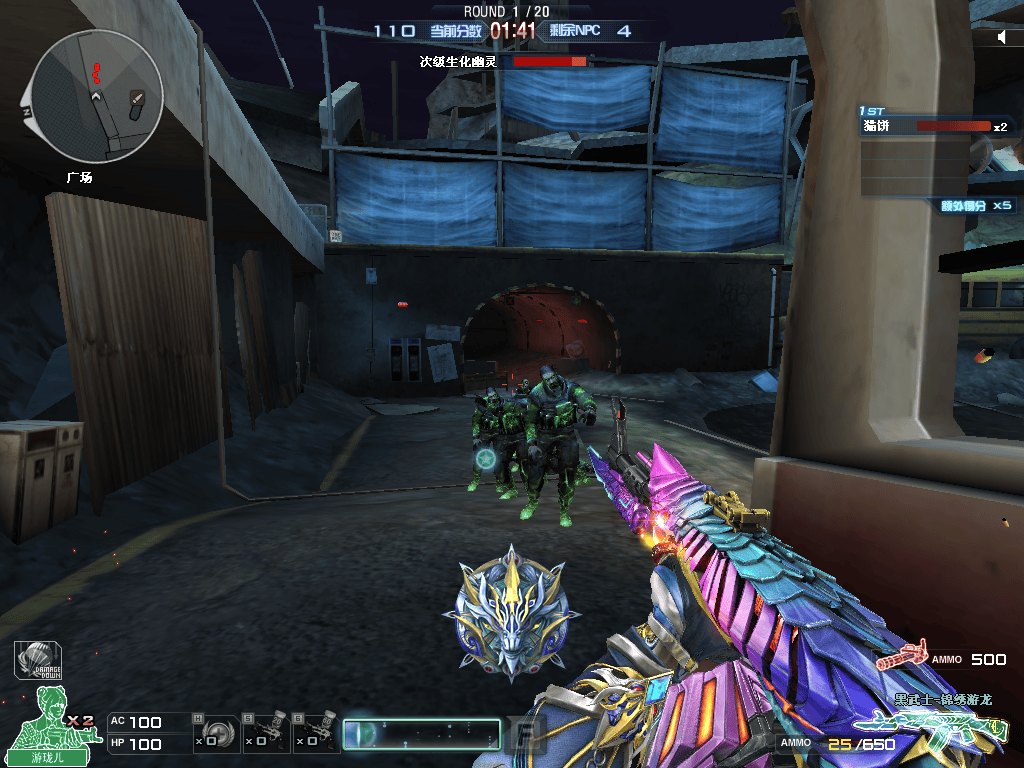The height and width of the screenshot is (768, 1024).
Task: Click the glowing skill energy gauge
Action: pos(421,734)
